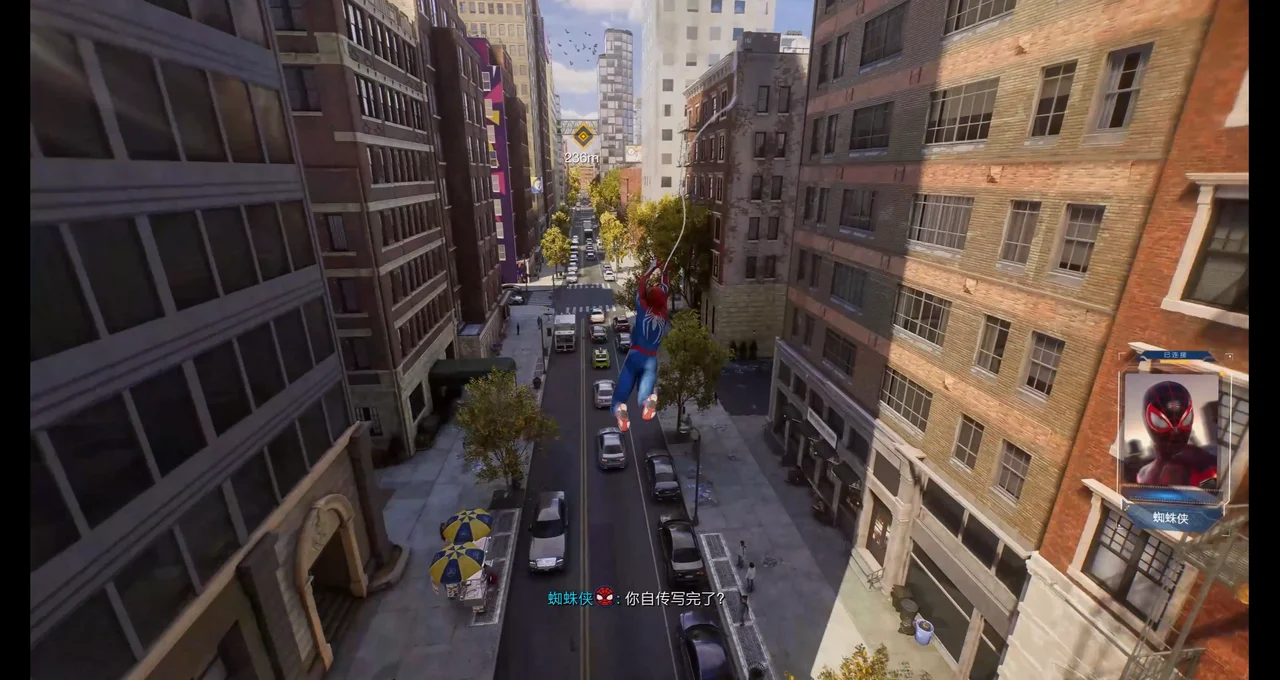Click the diamond objective waypoint marker

582,134
